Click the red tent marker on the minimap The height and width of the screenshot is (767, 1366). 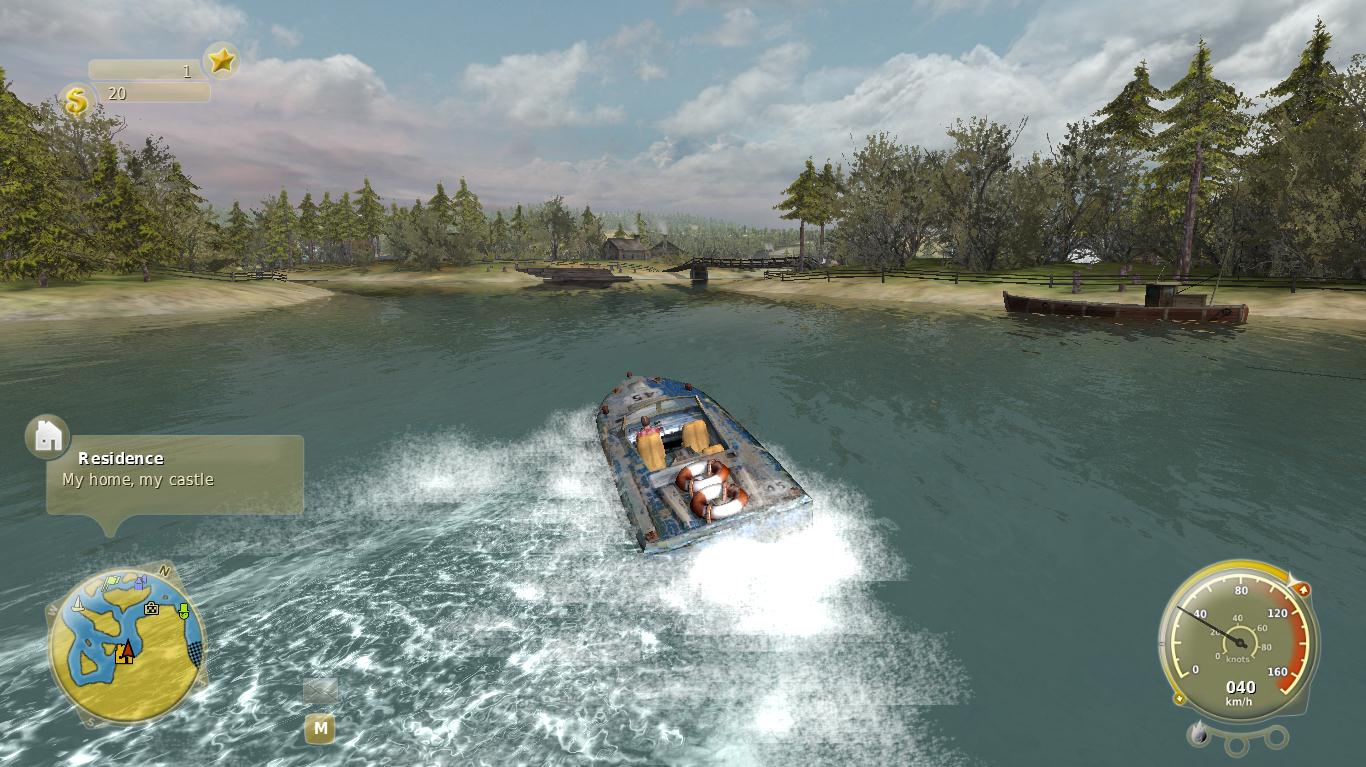[x=128, y=651]
